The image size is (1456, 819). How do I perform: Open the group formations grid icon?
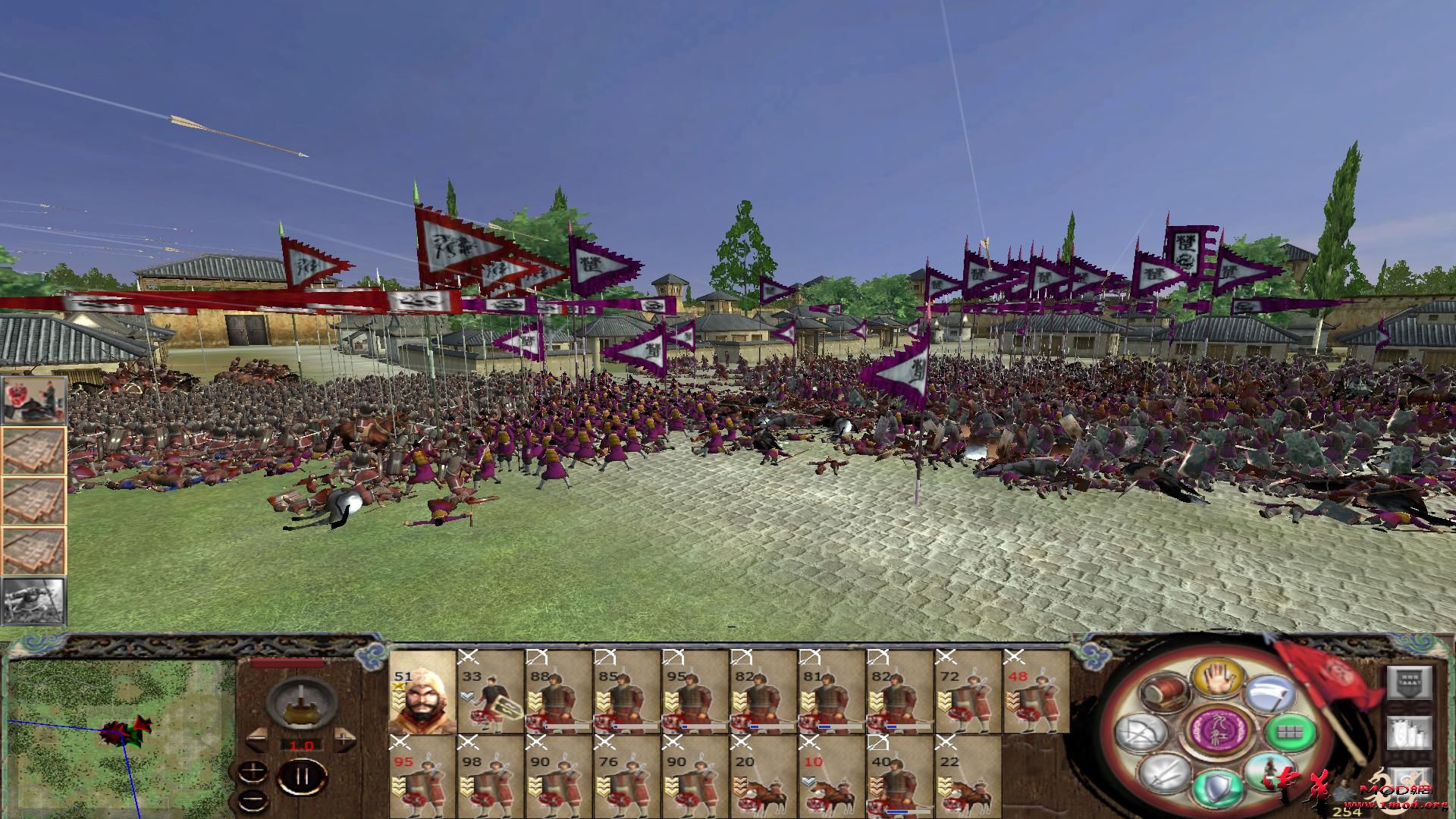(x=1289, y=733)
